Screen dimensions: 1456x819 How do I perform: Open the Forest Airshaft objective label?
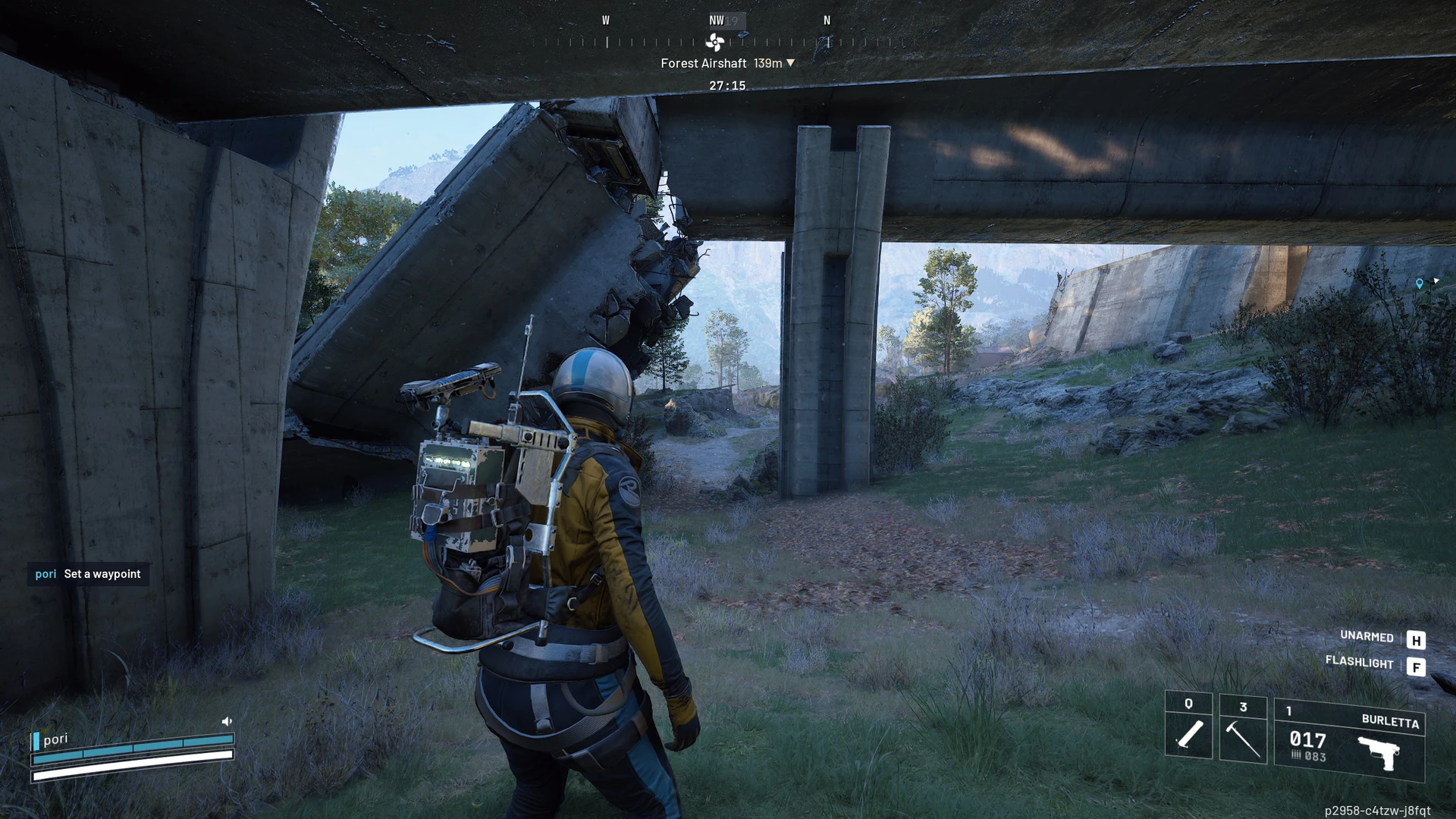point(703,64)
